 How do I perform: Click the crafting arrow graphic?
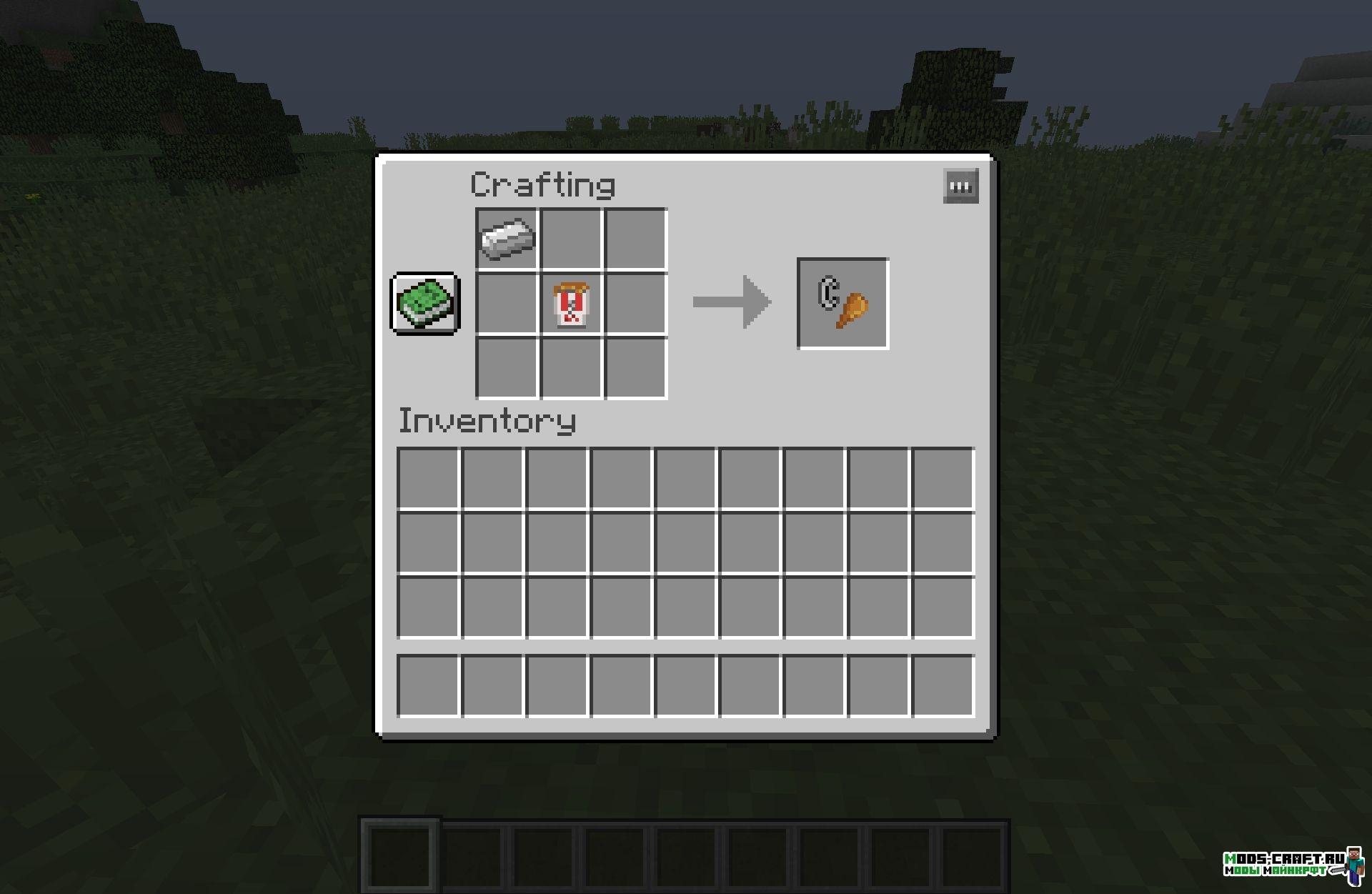pyautogui.click(x=731, y=301)
